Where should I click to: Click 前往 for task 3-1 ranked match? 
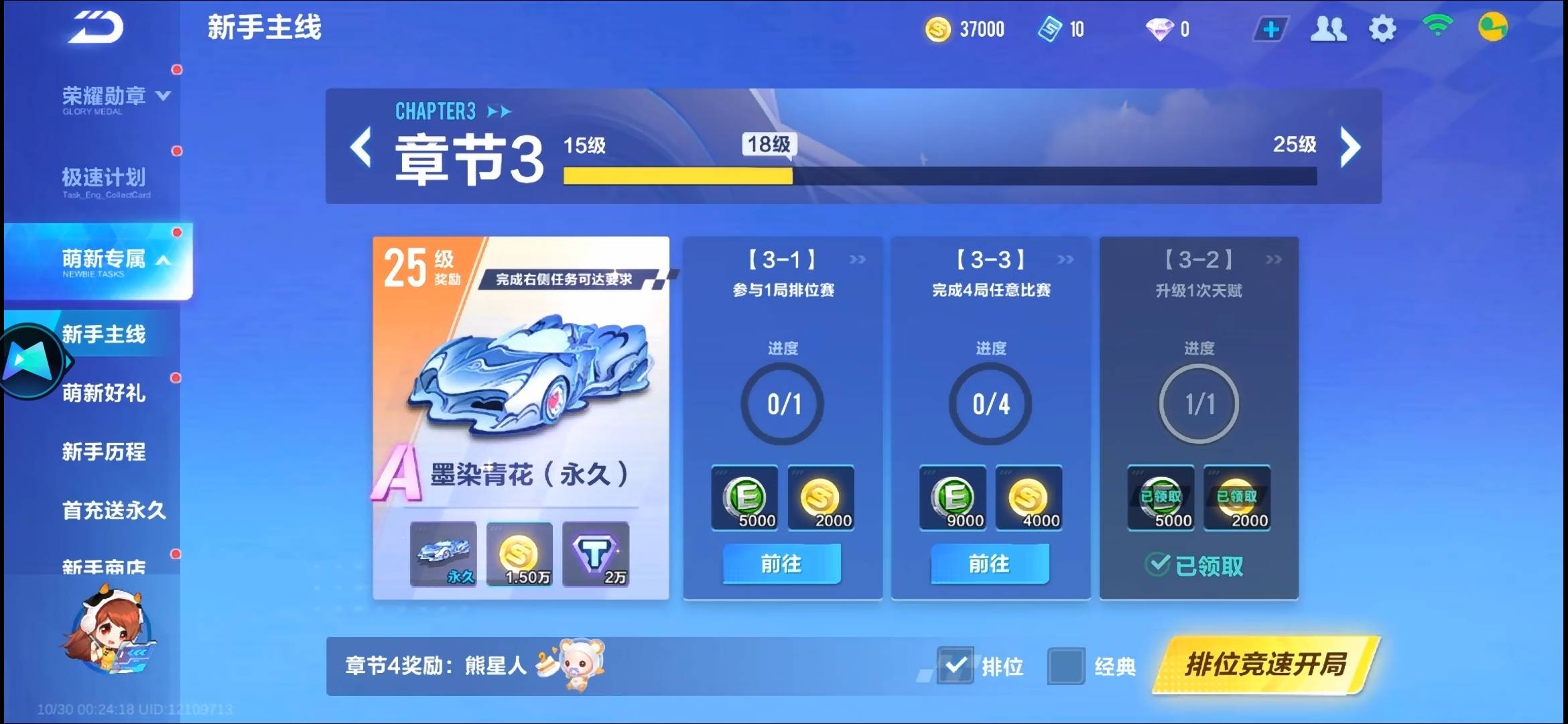781,564
